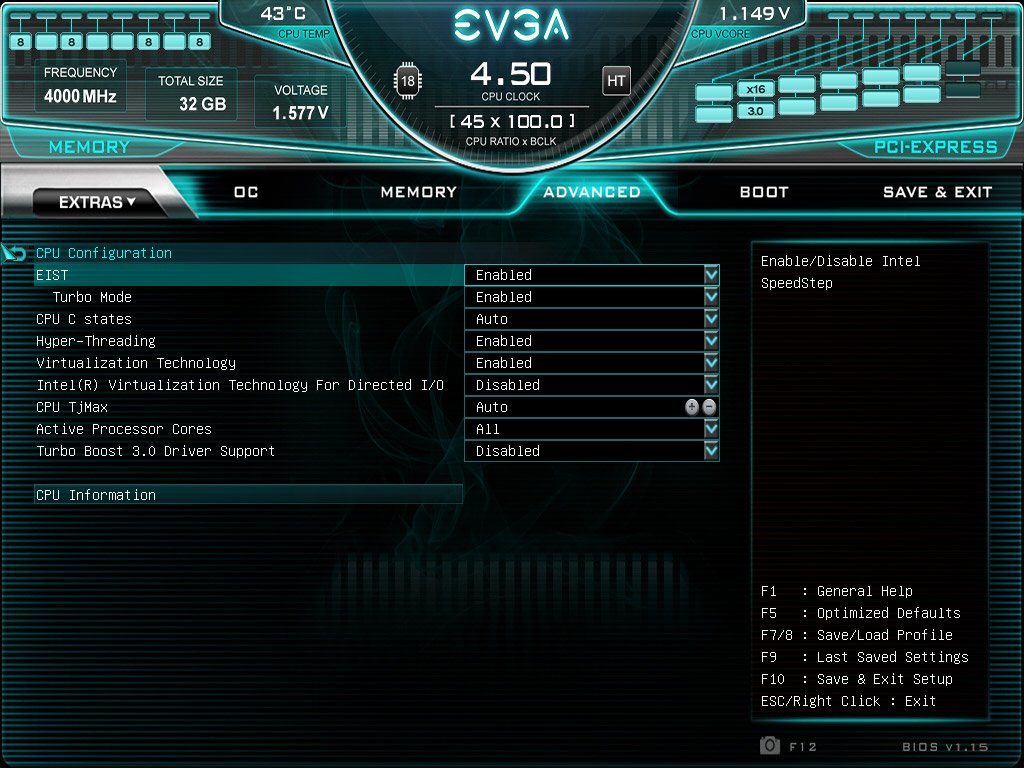Image resolution: width=1024 pixels, height=768 pixels.
Task: Open the Virtualization Technology dropdown
Action: coord(711,363)
